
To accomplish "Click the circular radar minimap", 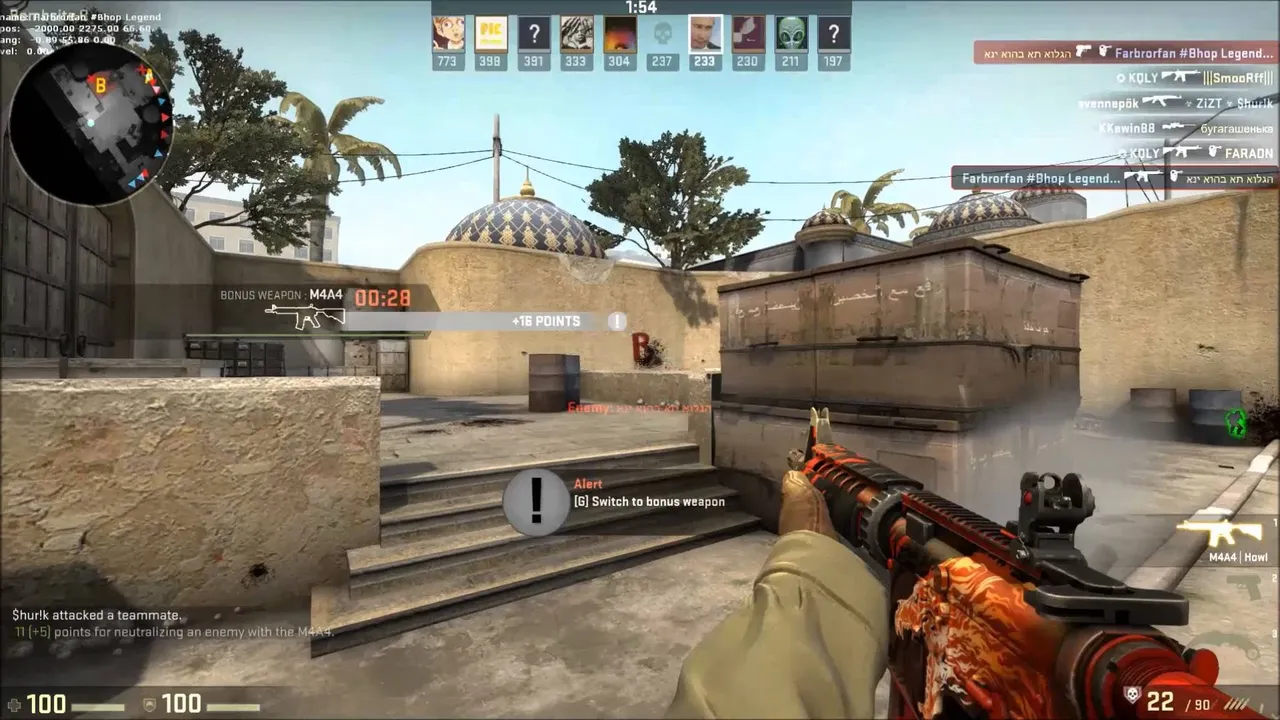I will (90, 122).
